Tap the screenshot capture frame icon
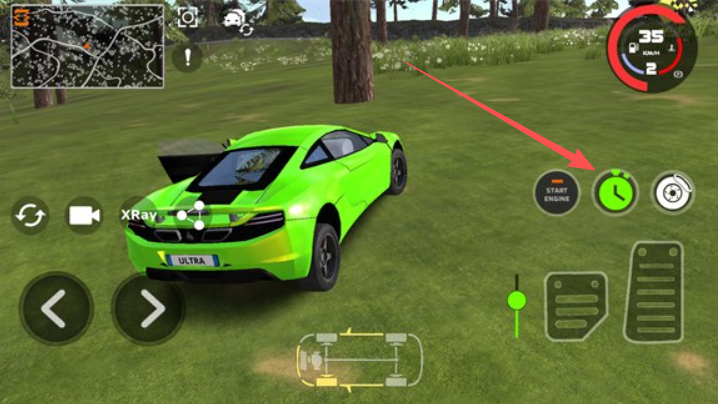The width and height of the screenshot is (718, 404). click(x=187, y=17)
